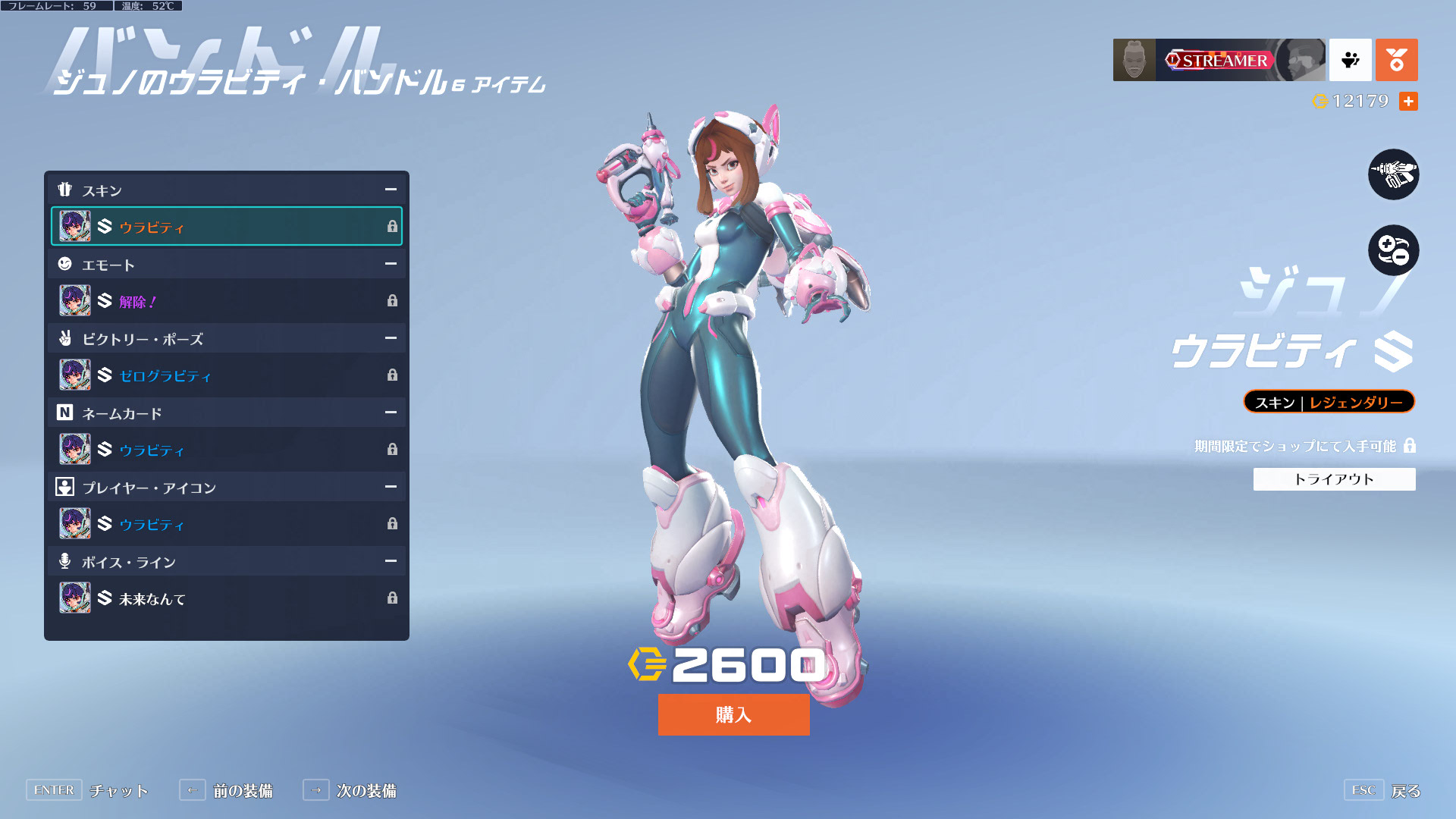Click the orange 購入 purchase button

click(x=733, y=714)
